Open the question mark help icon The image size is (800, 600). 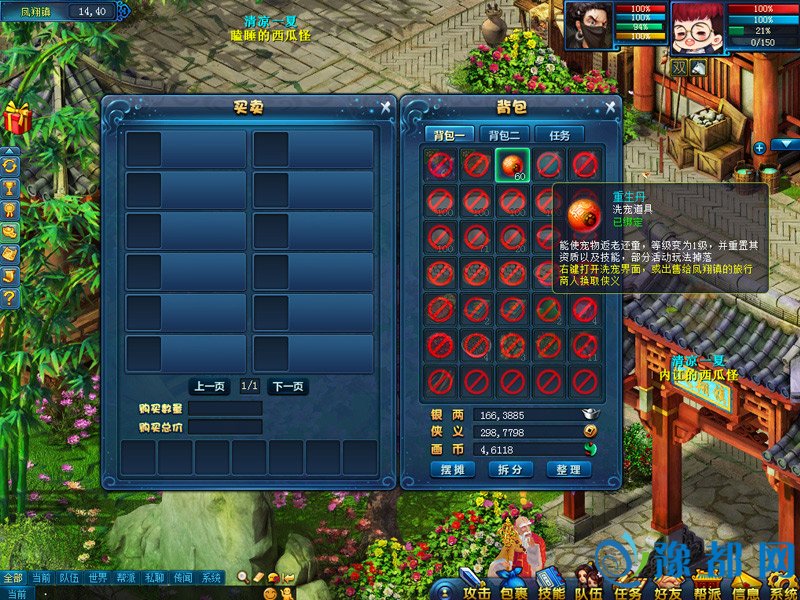pos(10,298)
